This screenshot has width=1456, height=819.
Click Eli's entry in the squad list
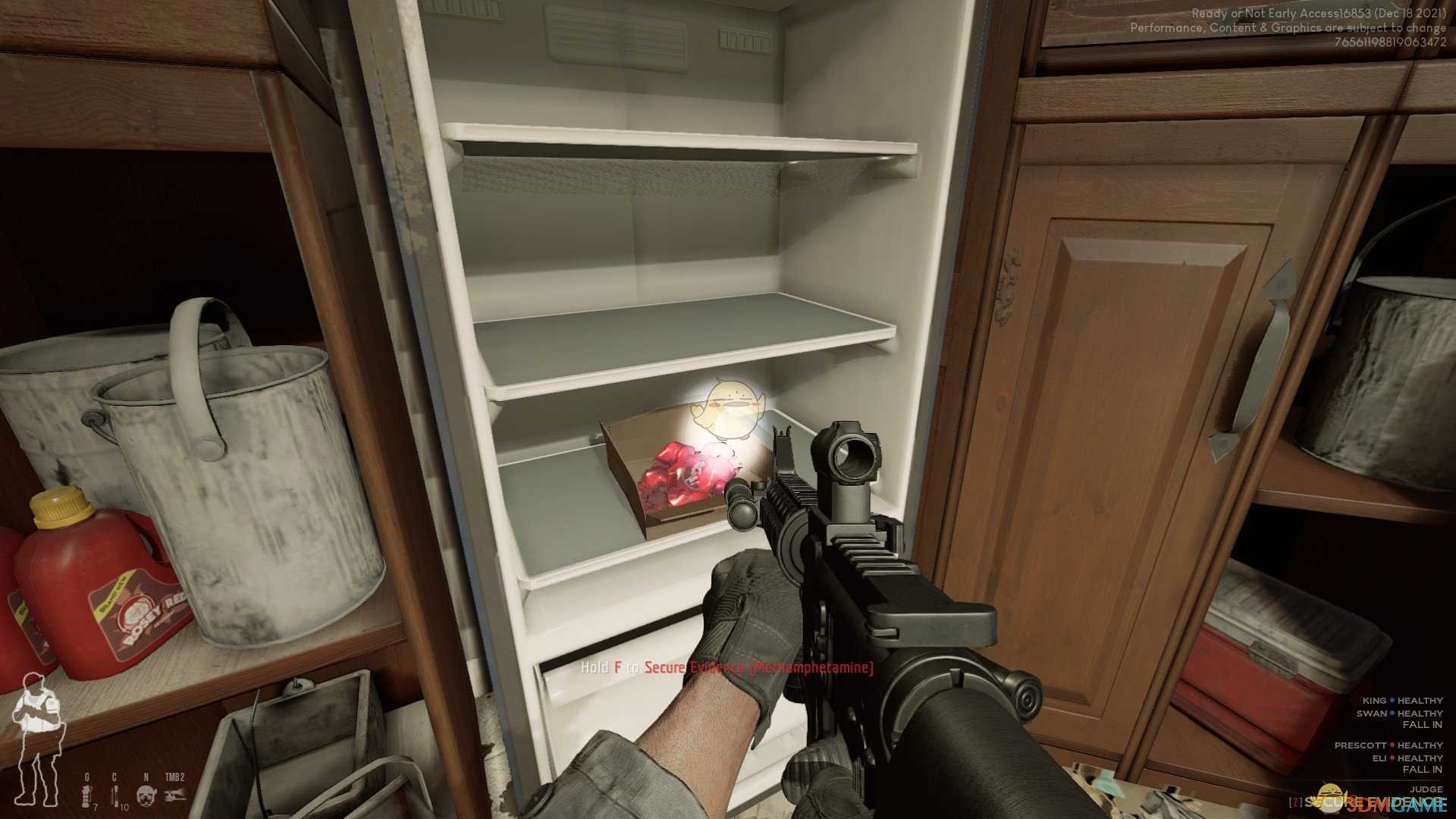1379,758
